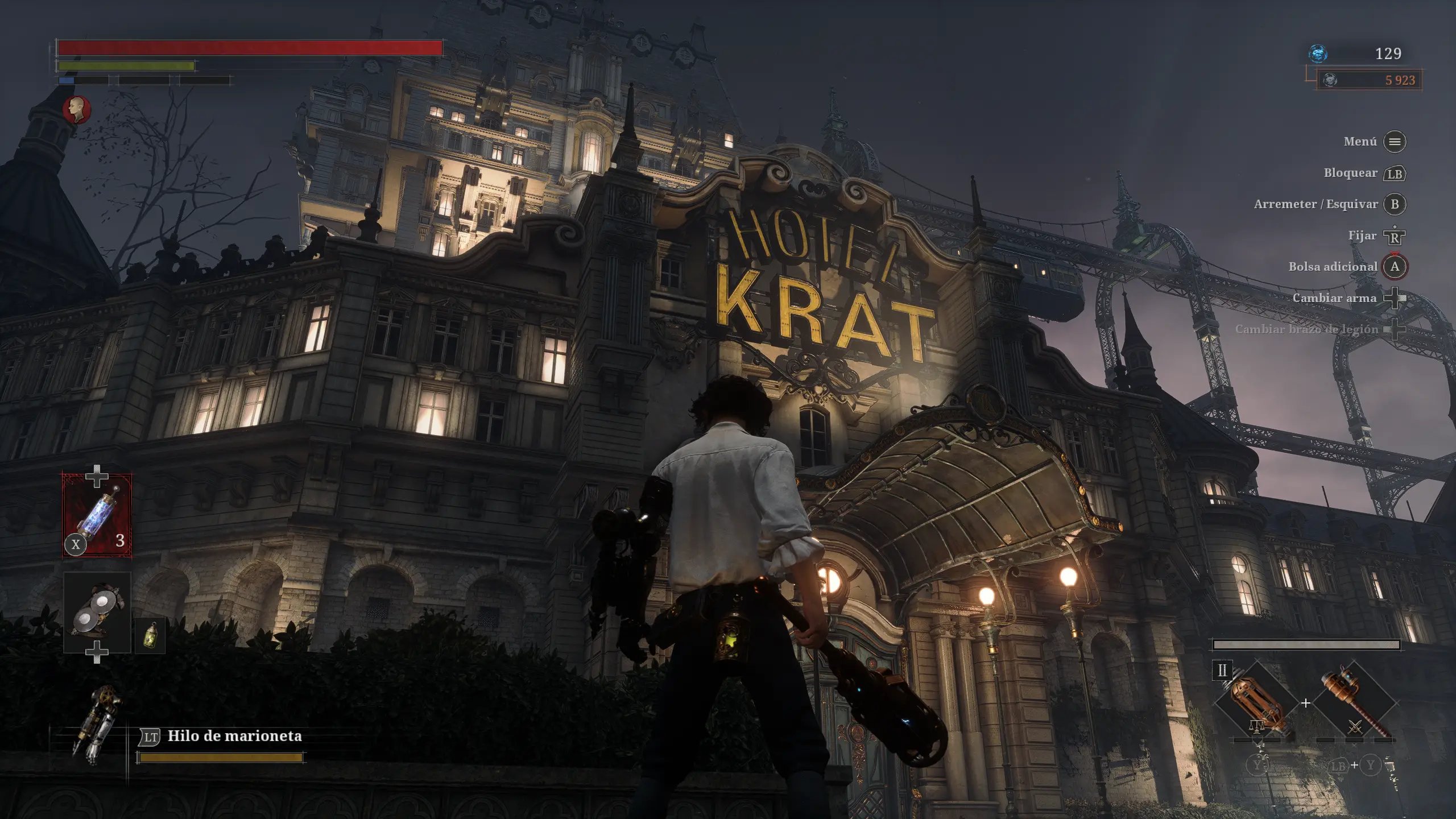The width and height of the screenshot is (1456, 819).
Task: Choose the Hilo de marioneta label
Action: (234, 736)
